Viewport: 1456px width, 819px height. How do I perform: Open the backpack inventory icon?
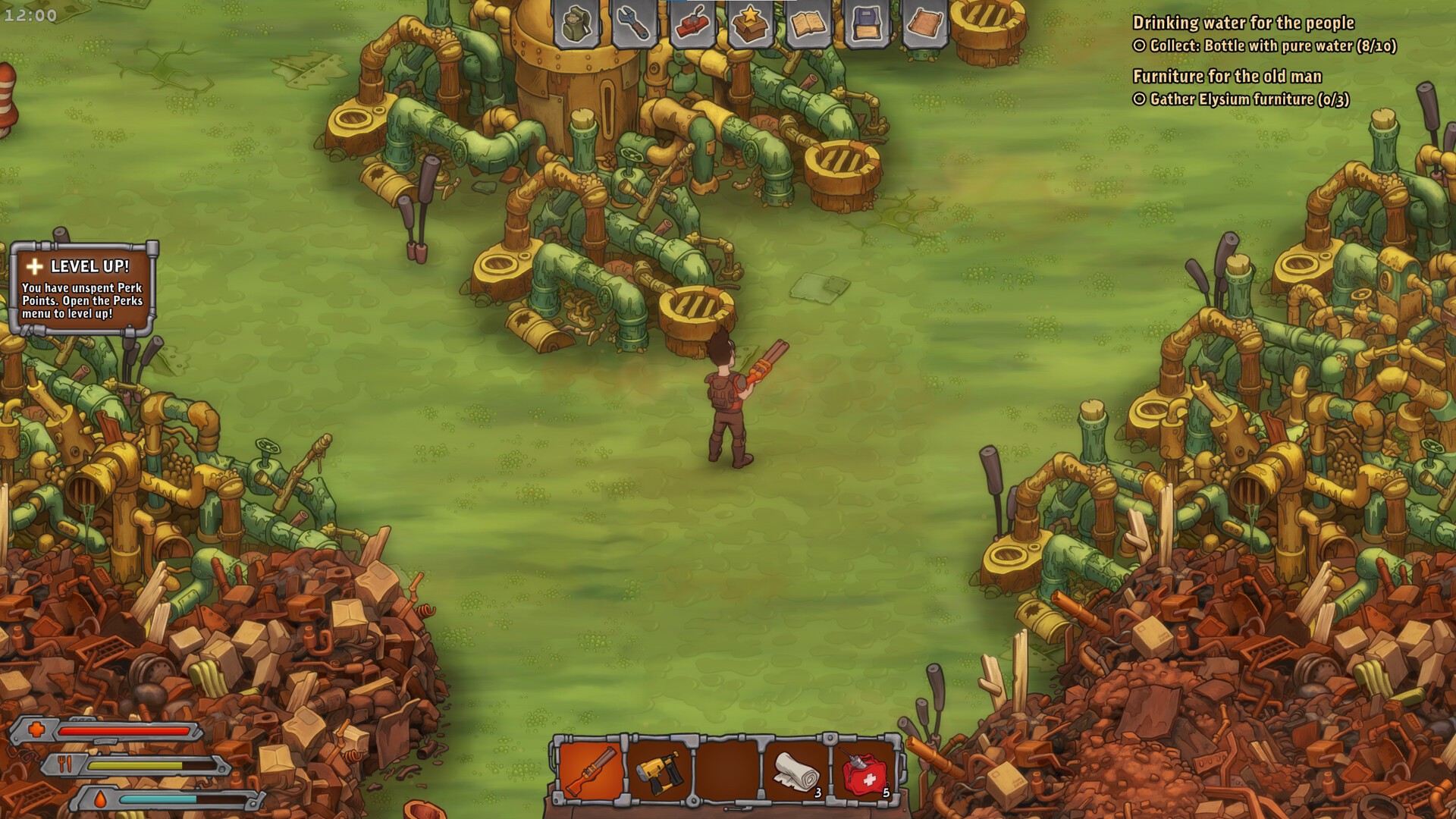[x=576, y=24]
